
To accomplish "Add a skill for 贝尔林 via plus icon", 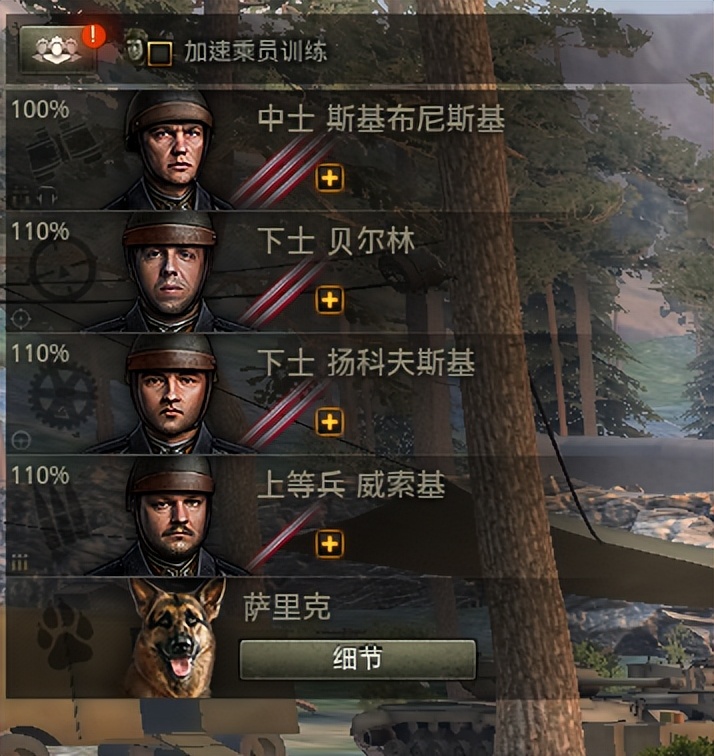I will 330,300.
